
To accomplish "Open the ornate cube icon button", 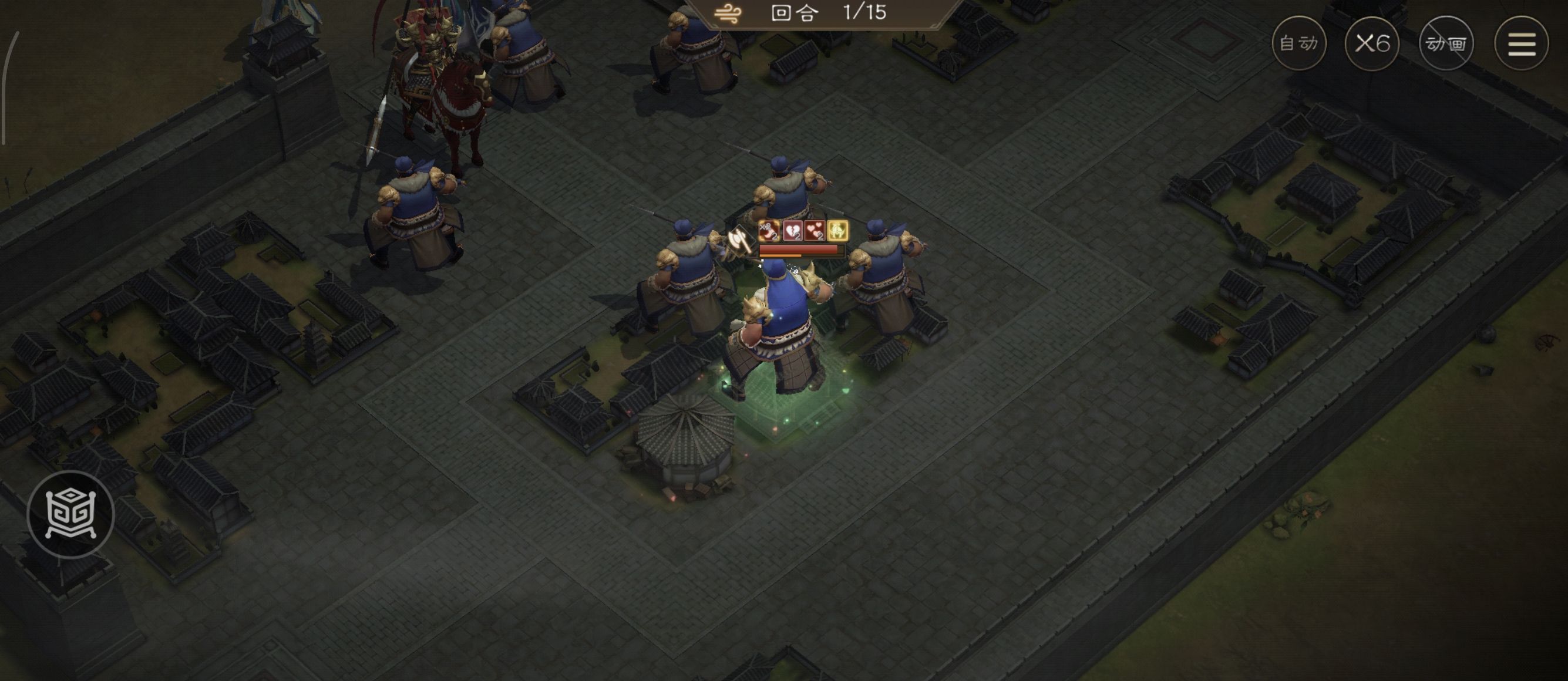I will click(x=70, y=514).
